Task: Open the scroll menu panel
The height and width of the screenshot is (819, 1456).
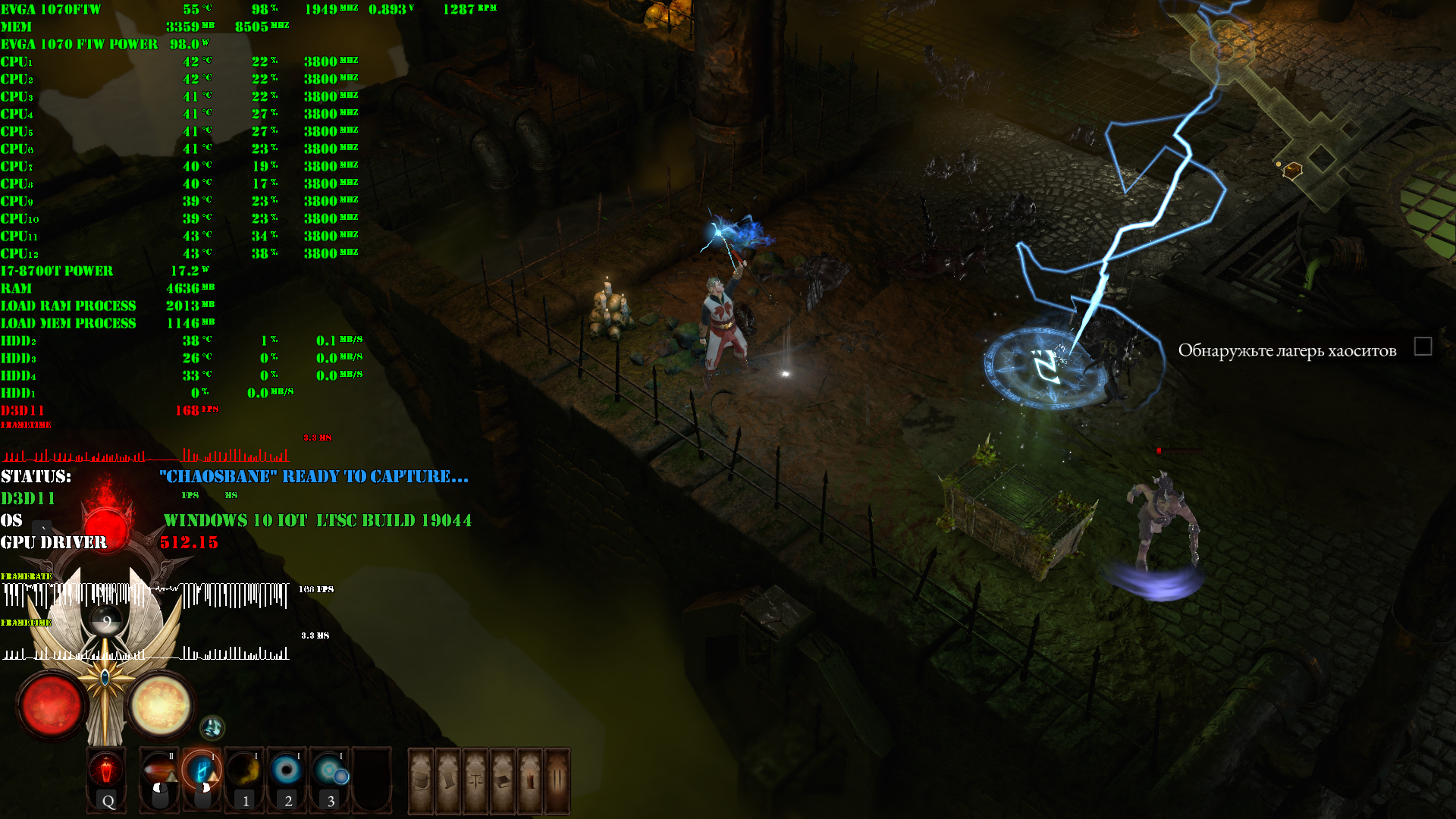Action: pyautogui.click(x=448, y=780)
